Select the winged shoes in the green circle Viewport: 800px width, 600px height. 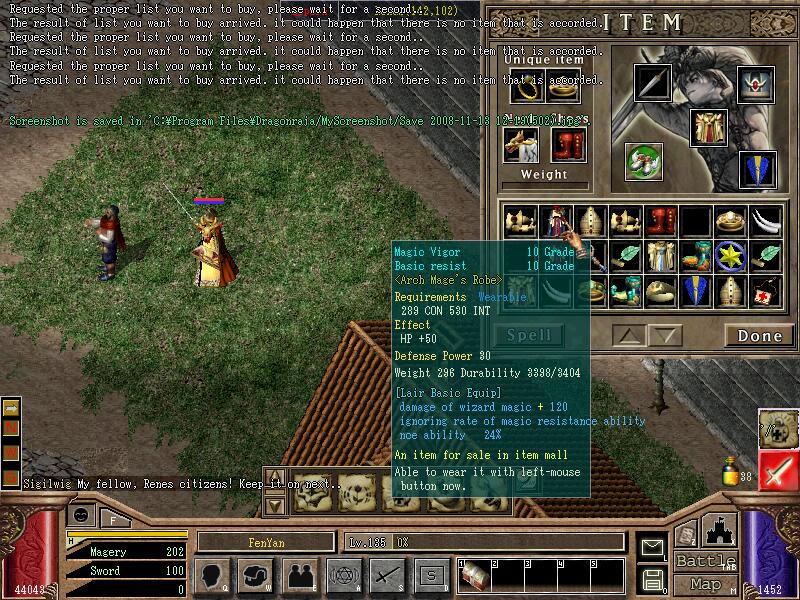[645, 160]
